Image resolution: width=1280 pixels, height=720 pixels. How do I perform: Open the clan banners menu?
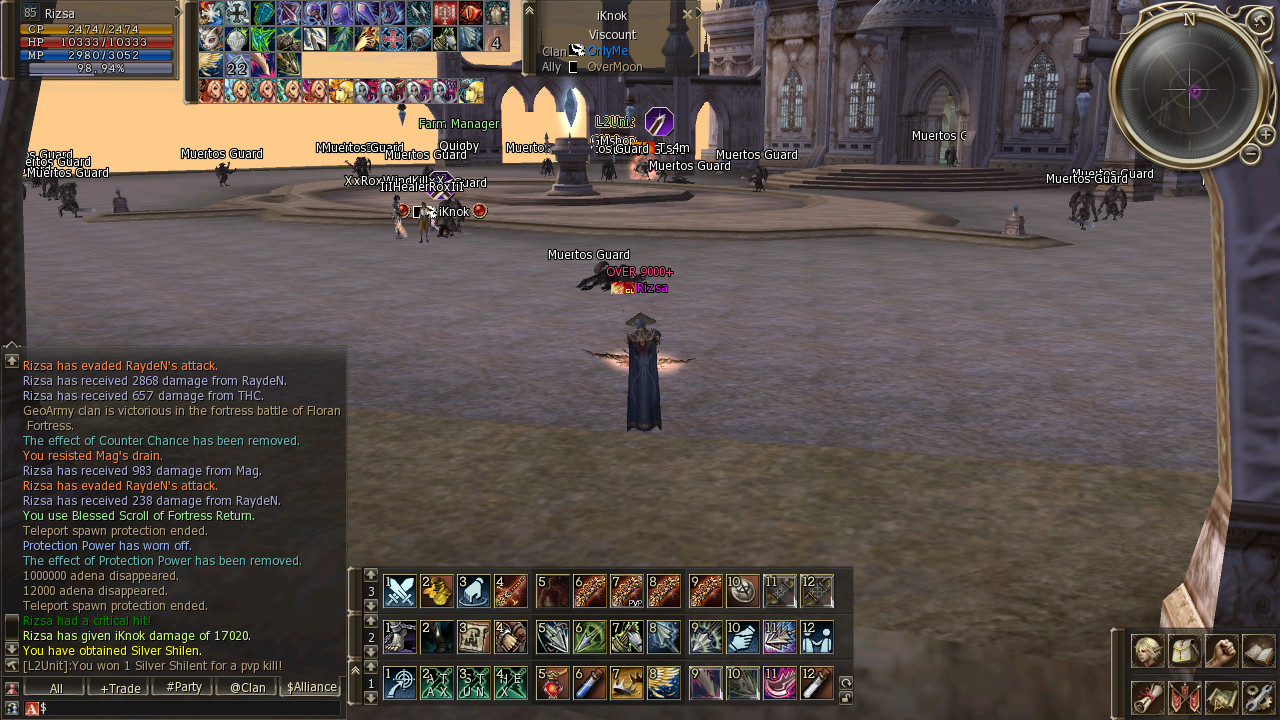(1184, 697)
